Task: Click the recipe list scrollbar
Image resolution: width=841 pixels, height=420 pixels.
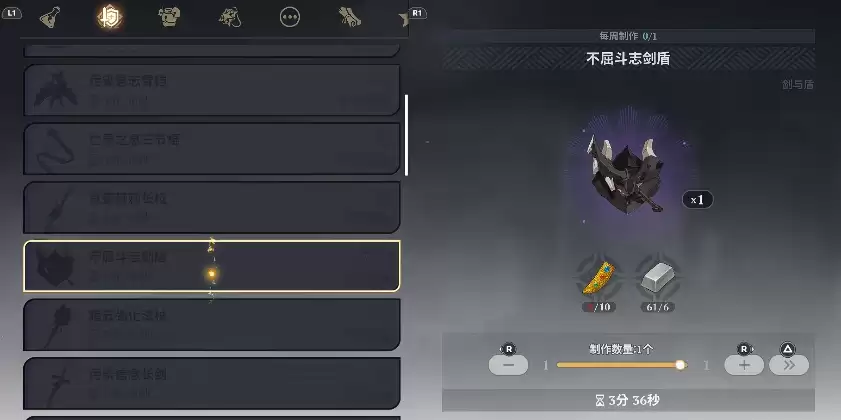Action: tap(406, 135)
